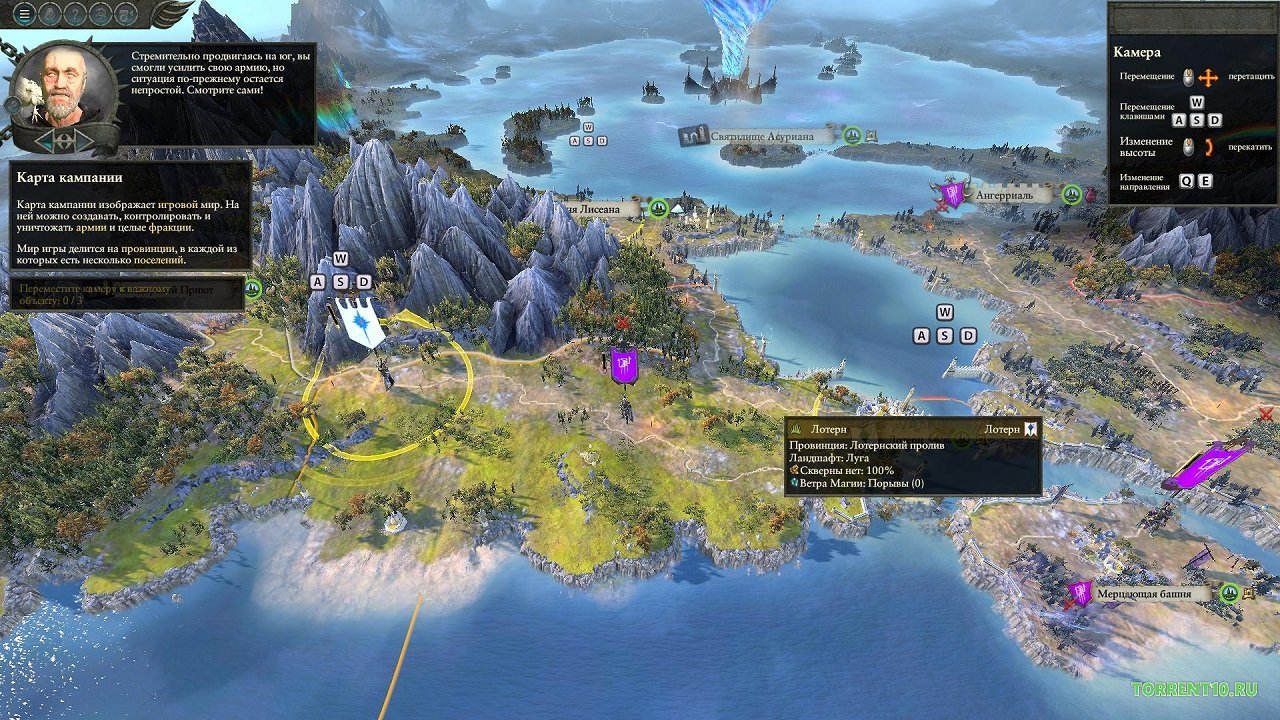Show the next advisor message
This screenshot has width=1280, height=720.
point(84,141)
